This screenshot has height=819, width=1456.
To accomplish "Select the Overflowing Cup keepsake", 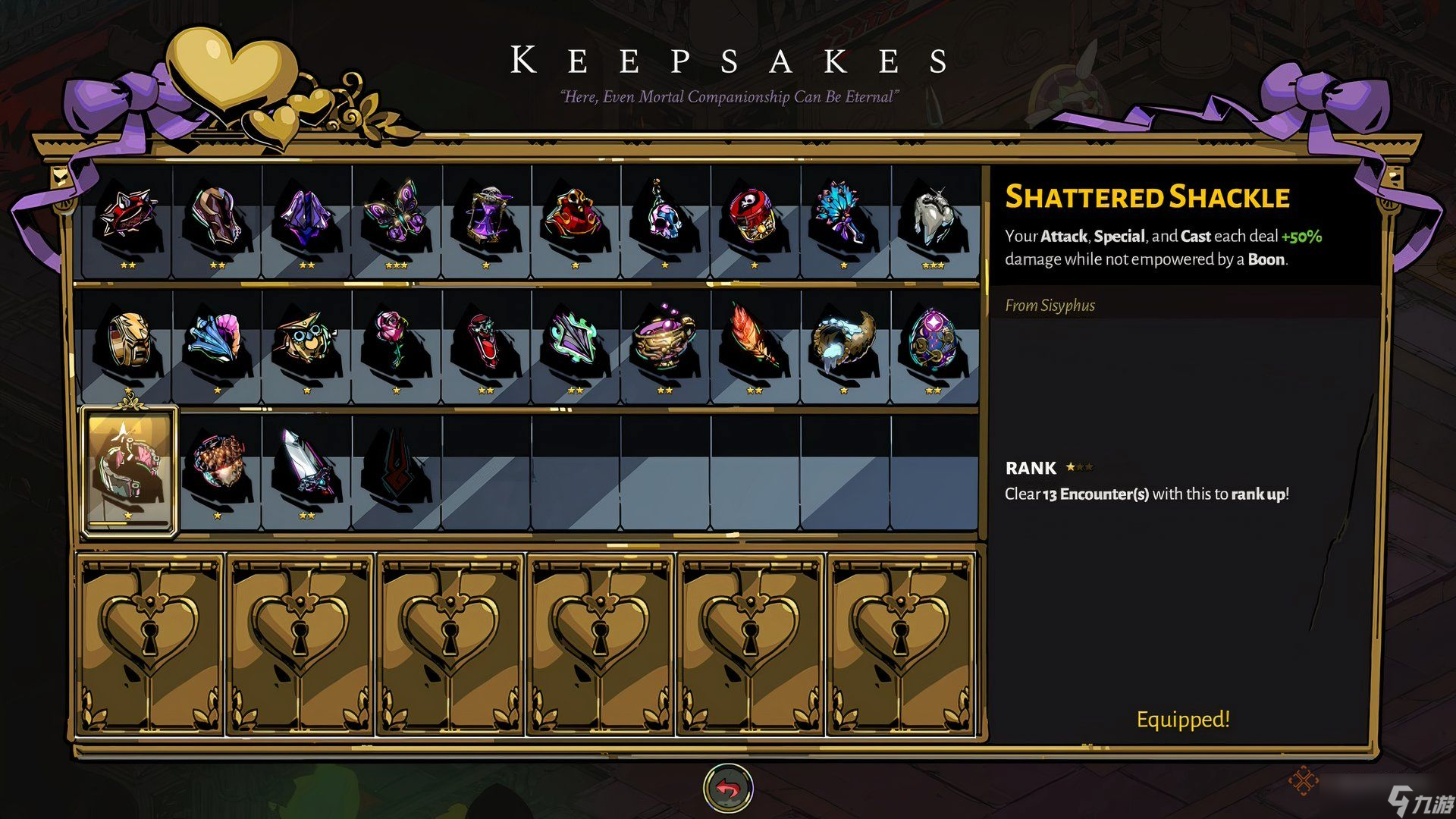I will 665,340.
